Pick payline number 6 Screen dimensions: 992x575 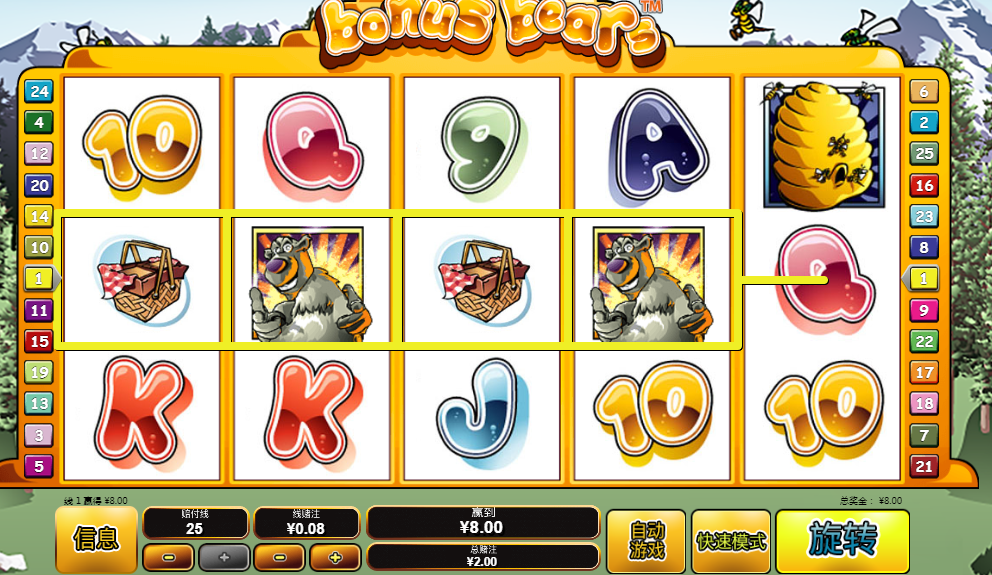pos(923,92)
